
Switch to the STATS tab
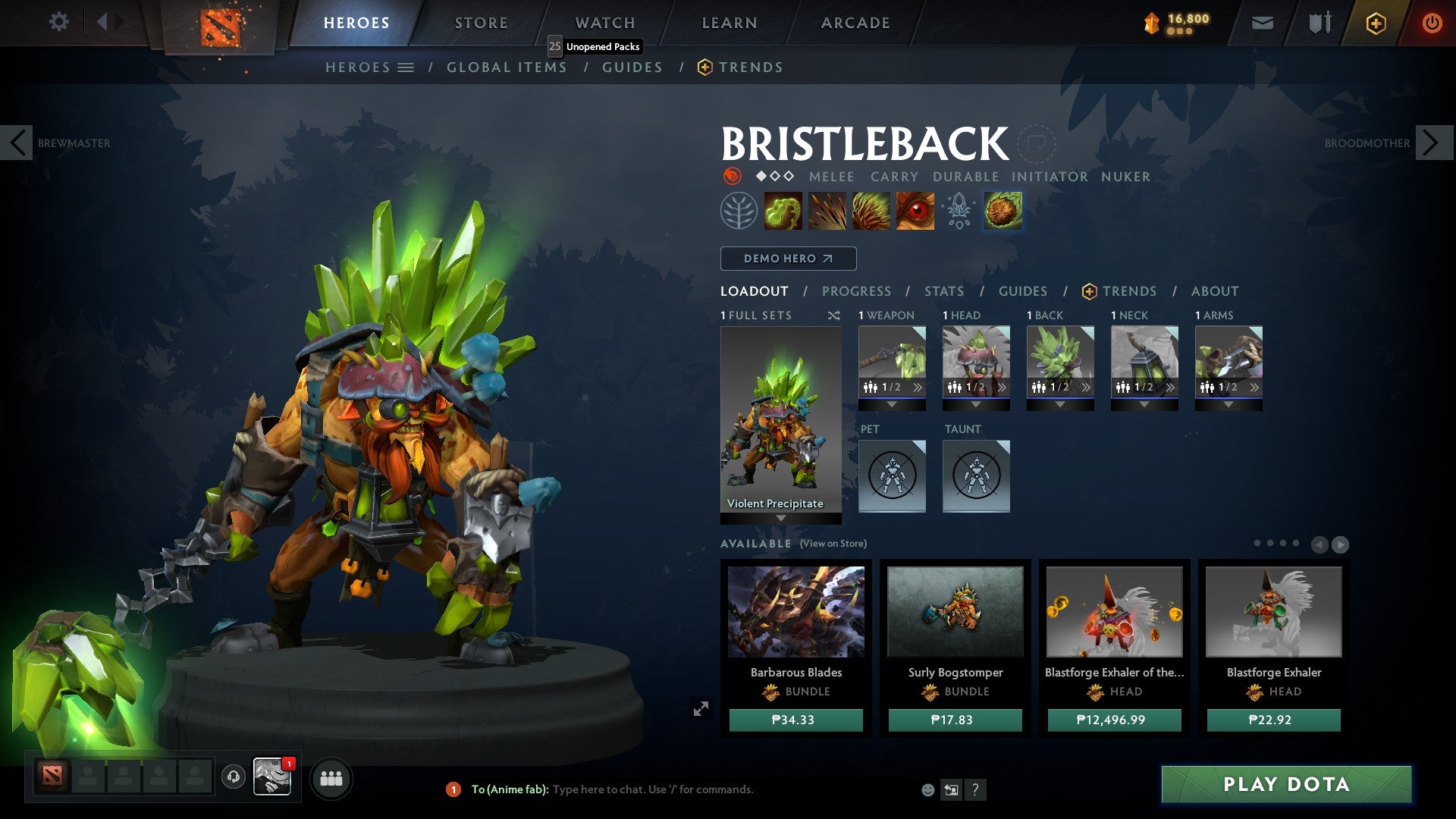(x=943, y=290)
